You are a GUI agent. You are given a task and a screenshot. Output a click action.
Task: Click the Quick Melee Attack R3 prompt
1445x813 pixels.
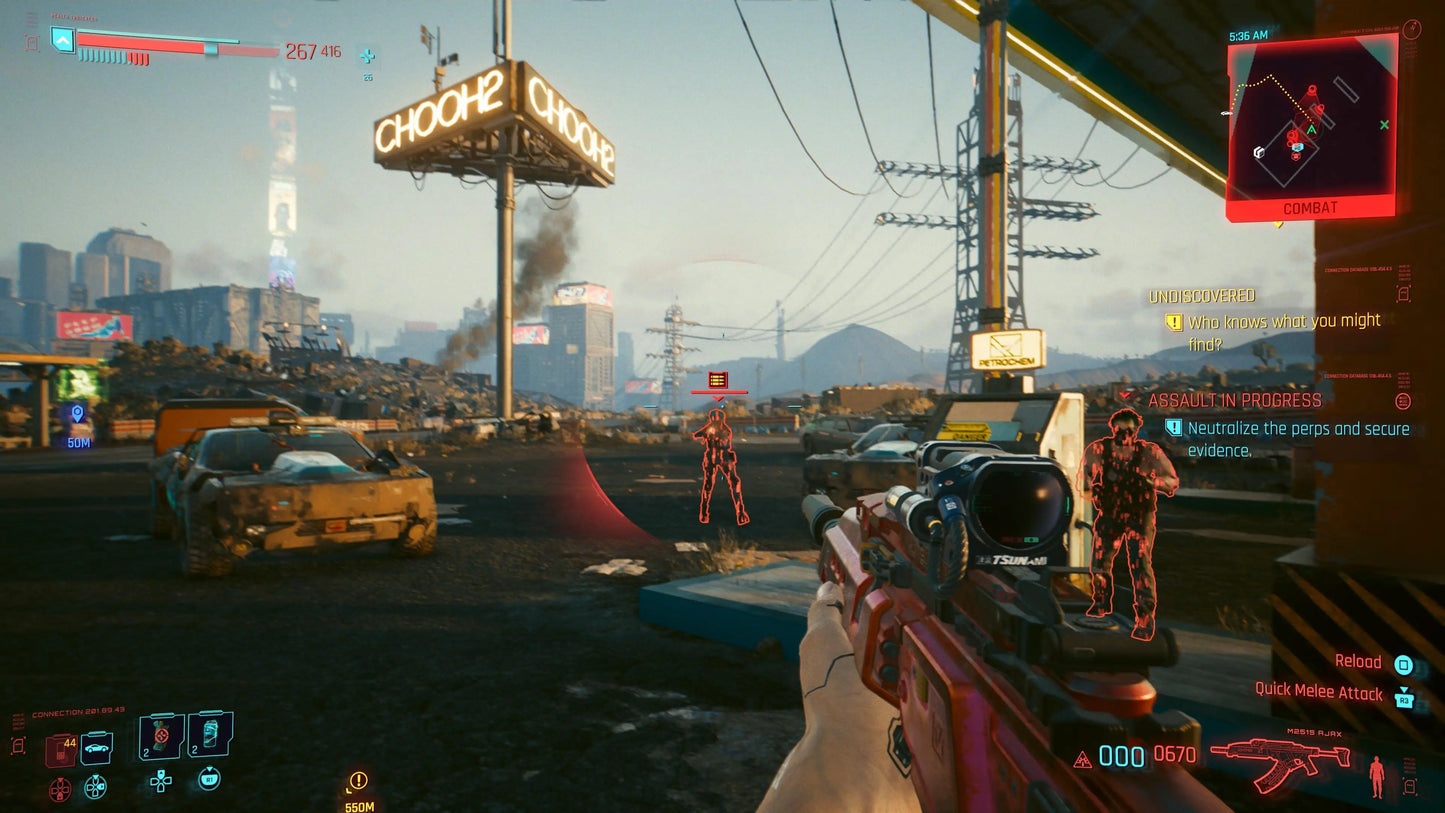(1405, 699)
